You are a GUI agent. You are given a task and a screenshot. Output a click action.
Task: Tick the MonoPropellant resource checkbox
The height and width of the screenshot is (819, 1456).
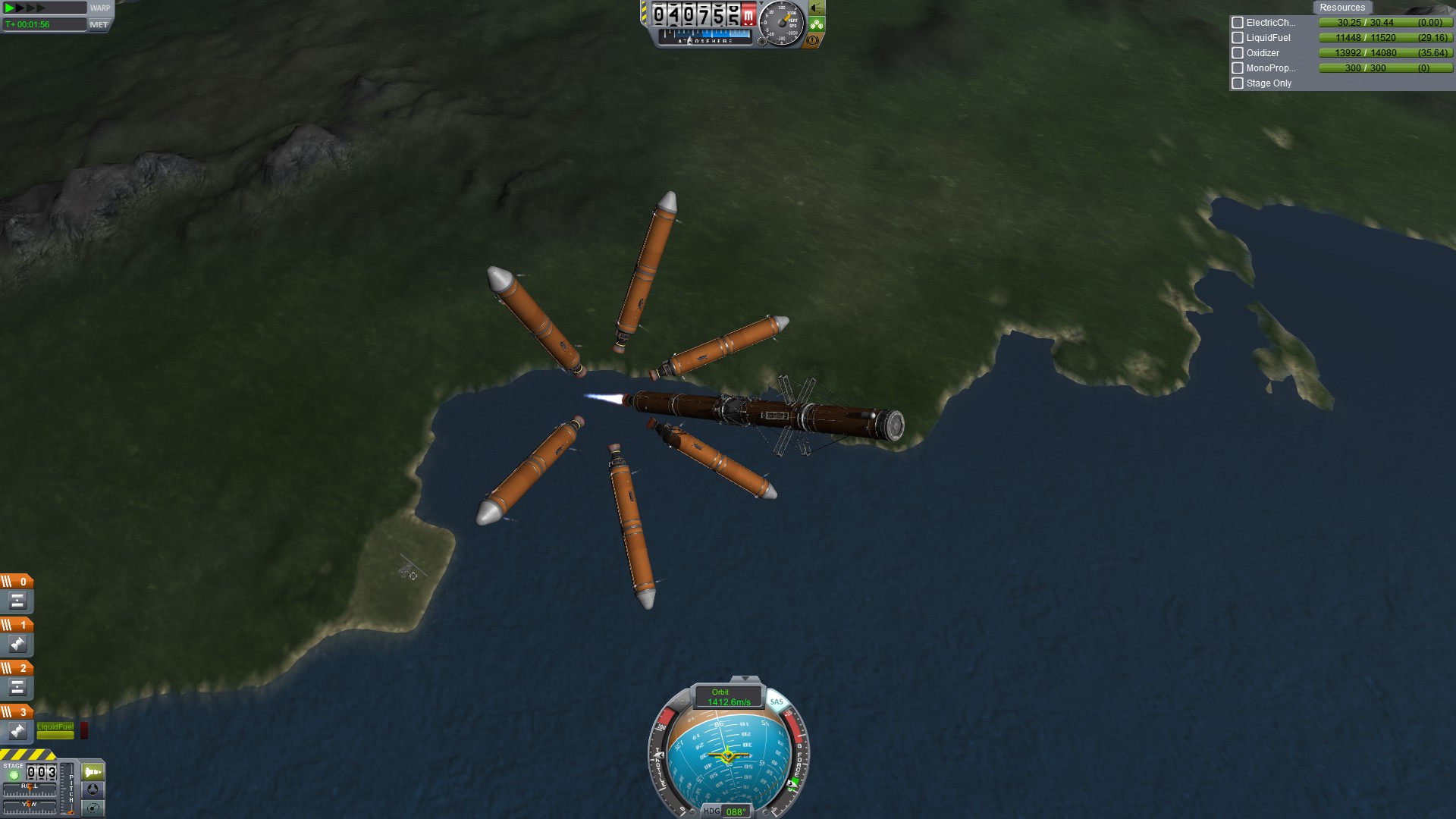click(x=1238, y=68)
